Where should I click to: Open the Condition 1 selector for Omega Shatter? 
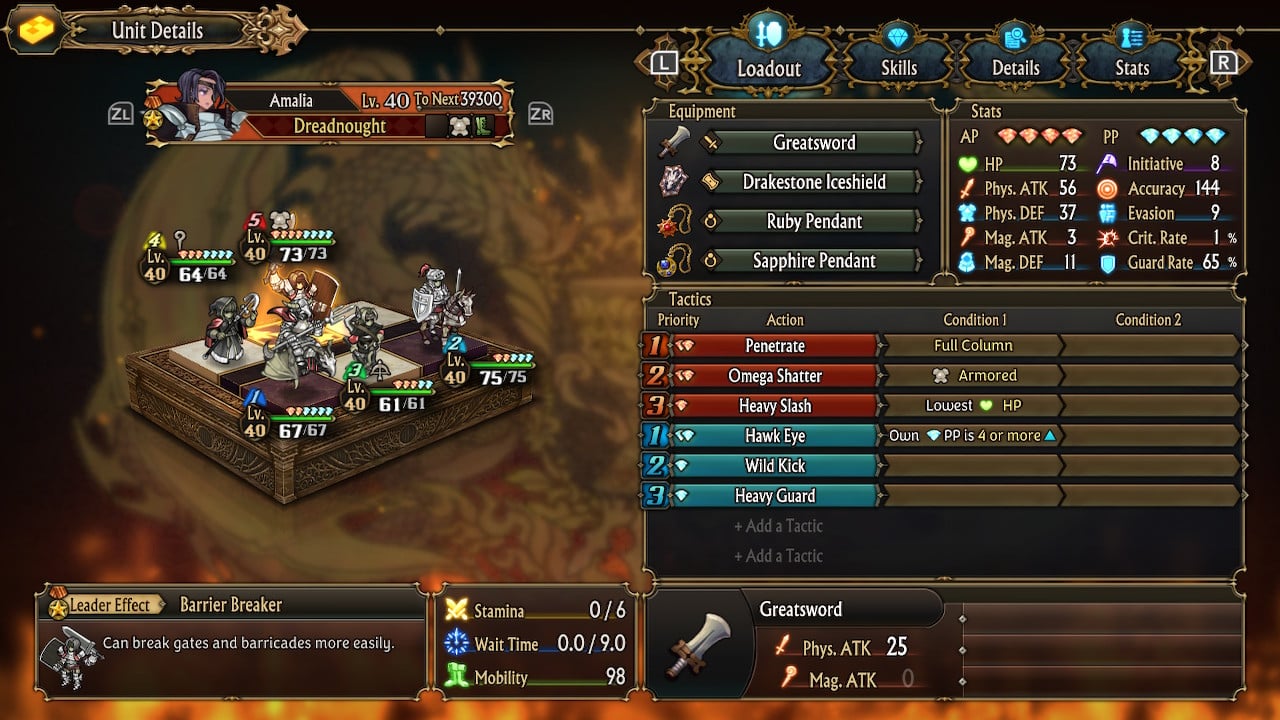click(x=975, y=375)
